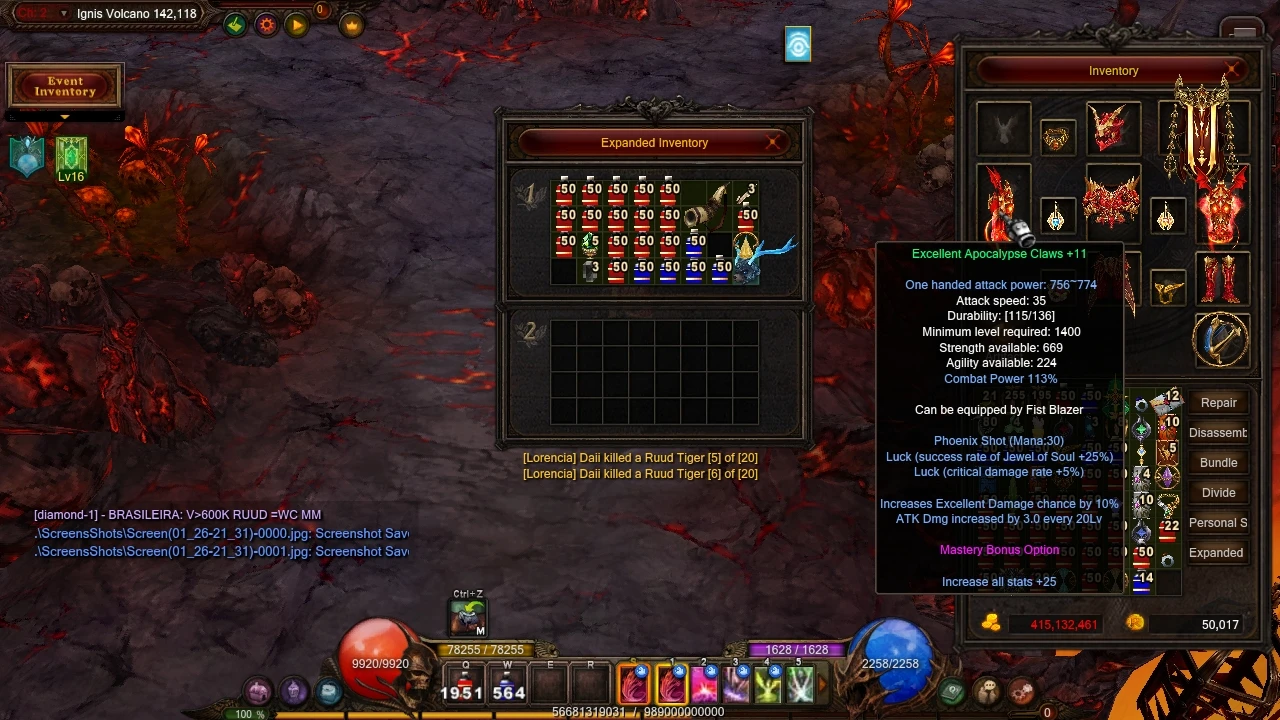Toggle the Expanded inventory button
Image resolution: width=1280 pixels, height=720 pixels.
point(1216,553)
